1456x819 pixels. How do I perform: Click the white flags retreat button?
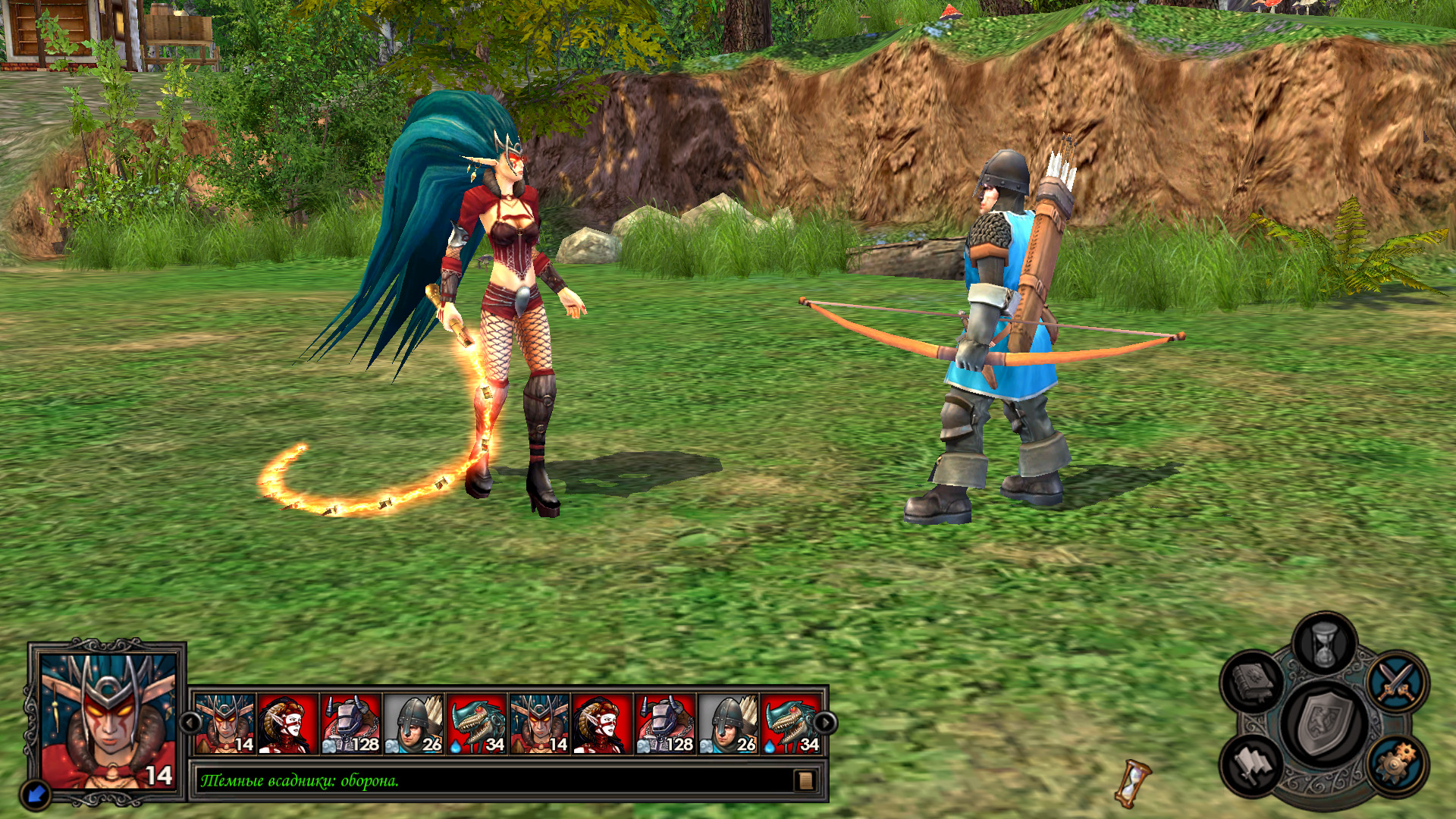coord(1252,763)
